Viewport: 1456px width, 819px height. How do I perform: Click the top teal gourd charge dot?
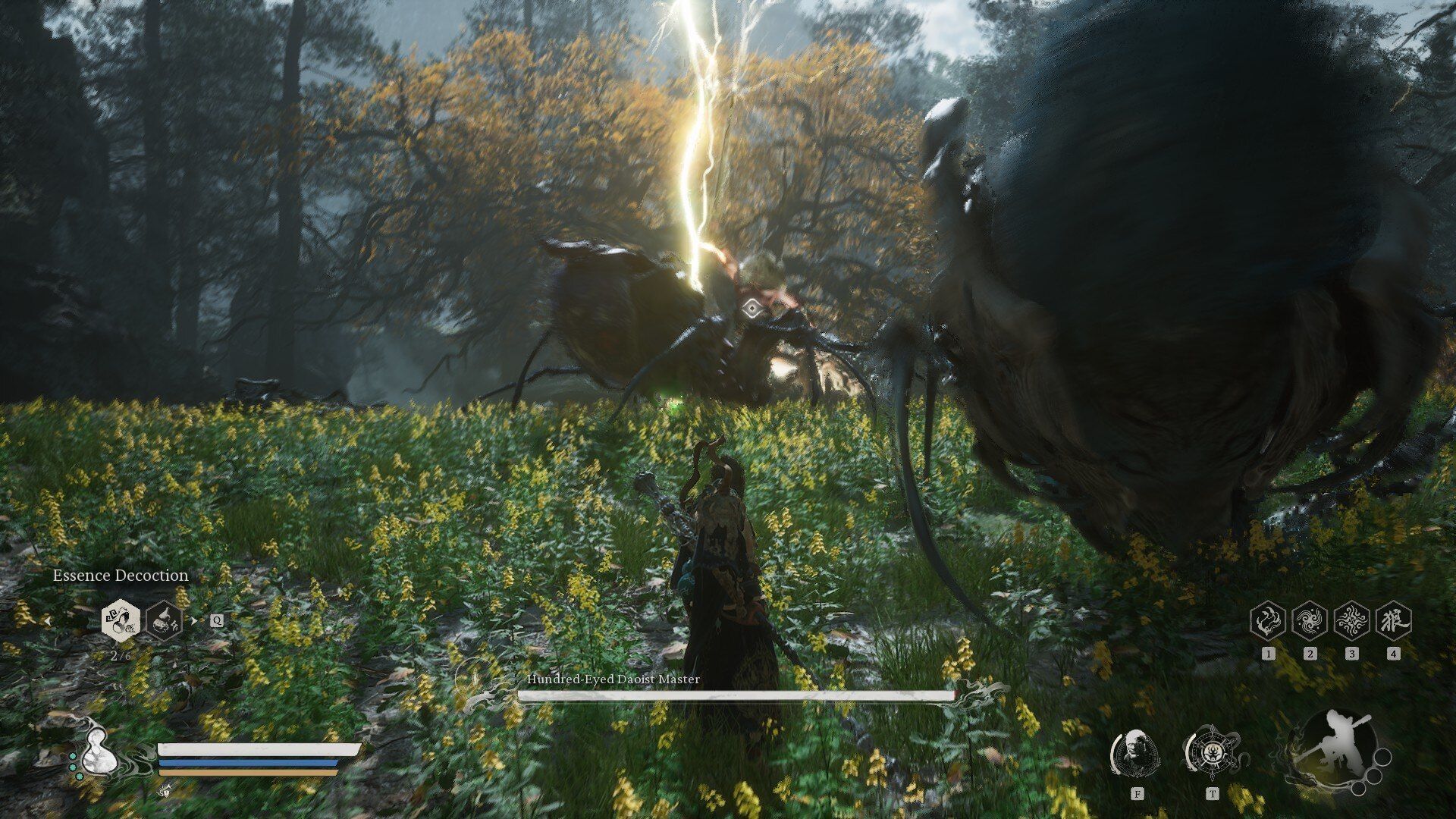pyautogui.click(x=73, y=756)
